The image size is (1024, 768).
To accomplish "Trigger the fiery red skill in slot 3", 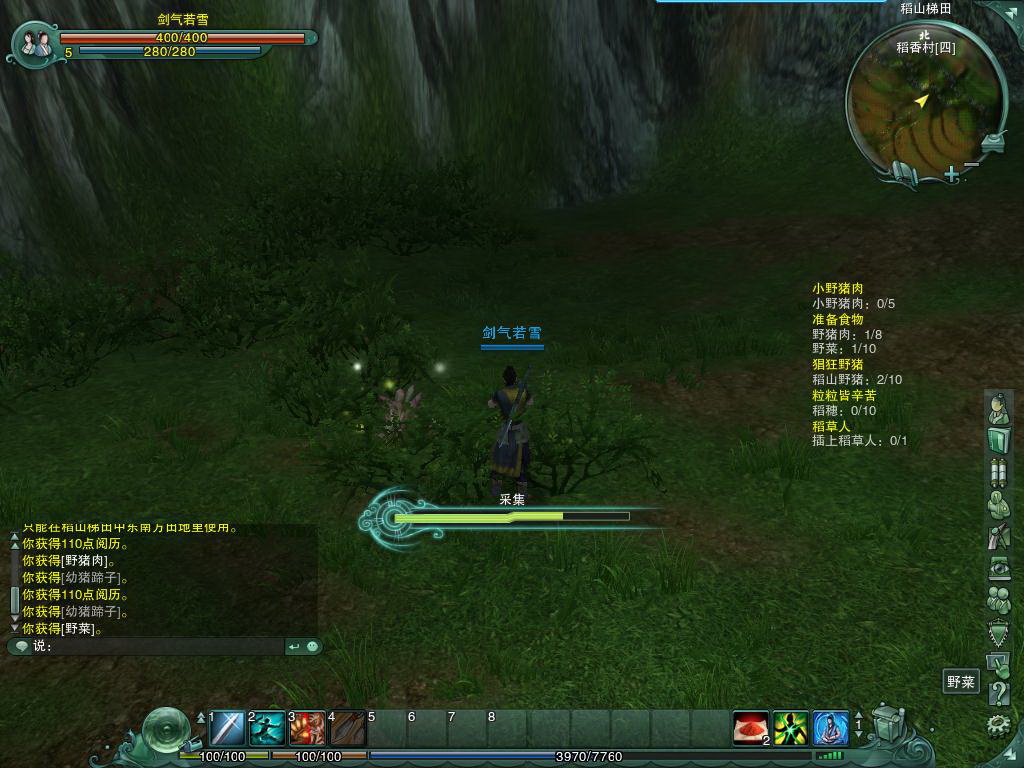I will [x=308, y=728].
